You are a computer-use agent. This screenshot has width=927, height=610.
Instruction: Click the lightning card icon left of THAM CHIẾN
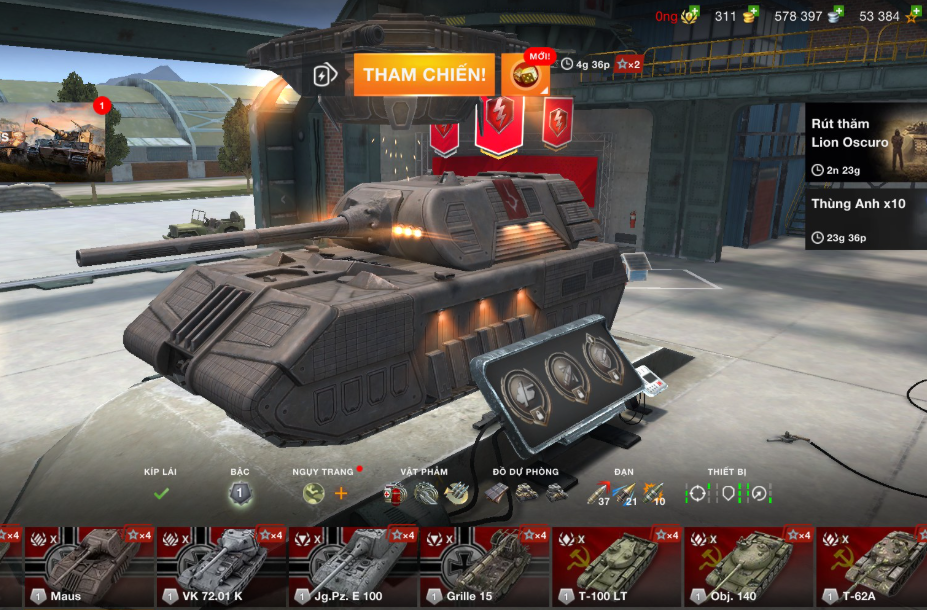[x=323, y=76]
